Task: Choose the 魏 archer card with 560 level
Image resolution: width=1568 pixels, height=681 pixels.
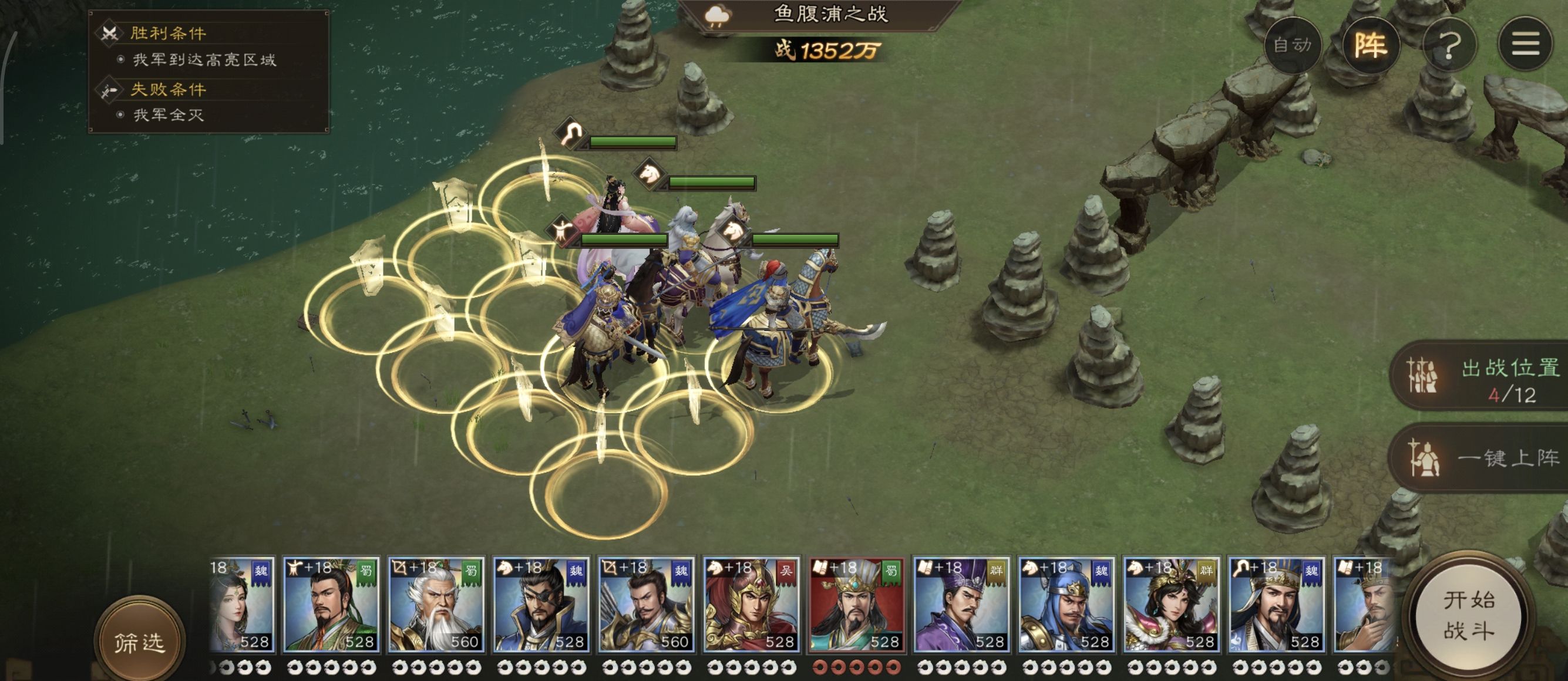Action: pos(647,604)
